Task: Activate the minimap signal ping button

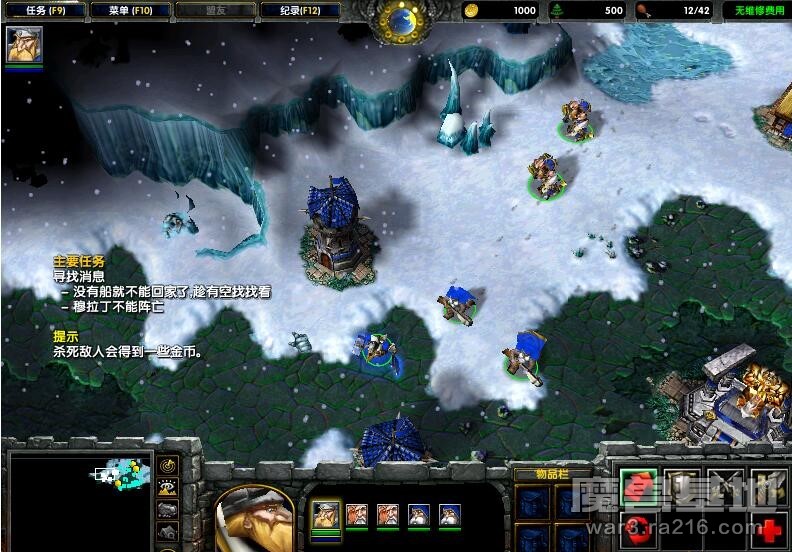Action: pos(168,466)
